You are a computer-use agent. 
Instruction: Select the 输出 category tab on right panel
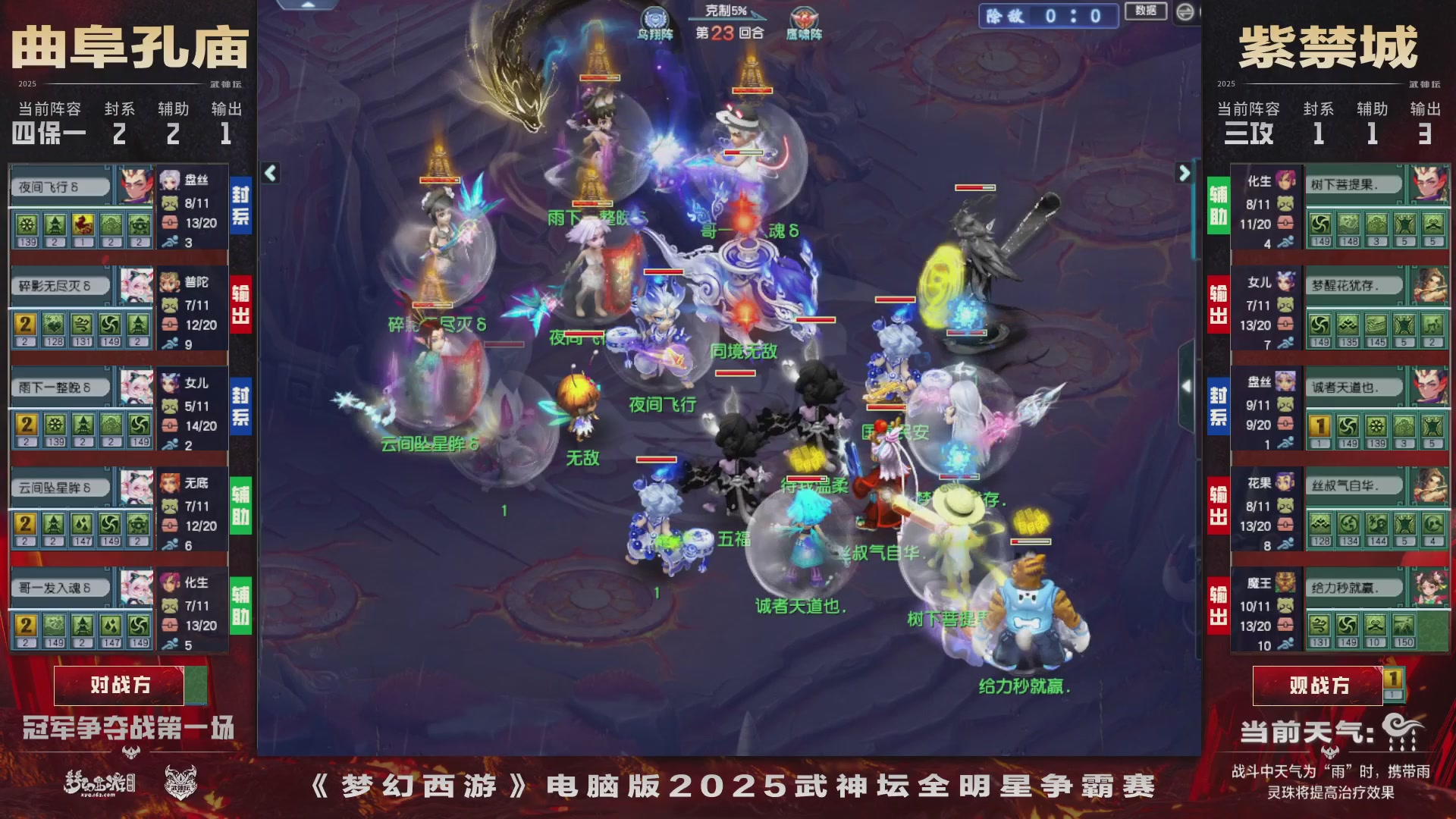(x=1218, y=305)
